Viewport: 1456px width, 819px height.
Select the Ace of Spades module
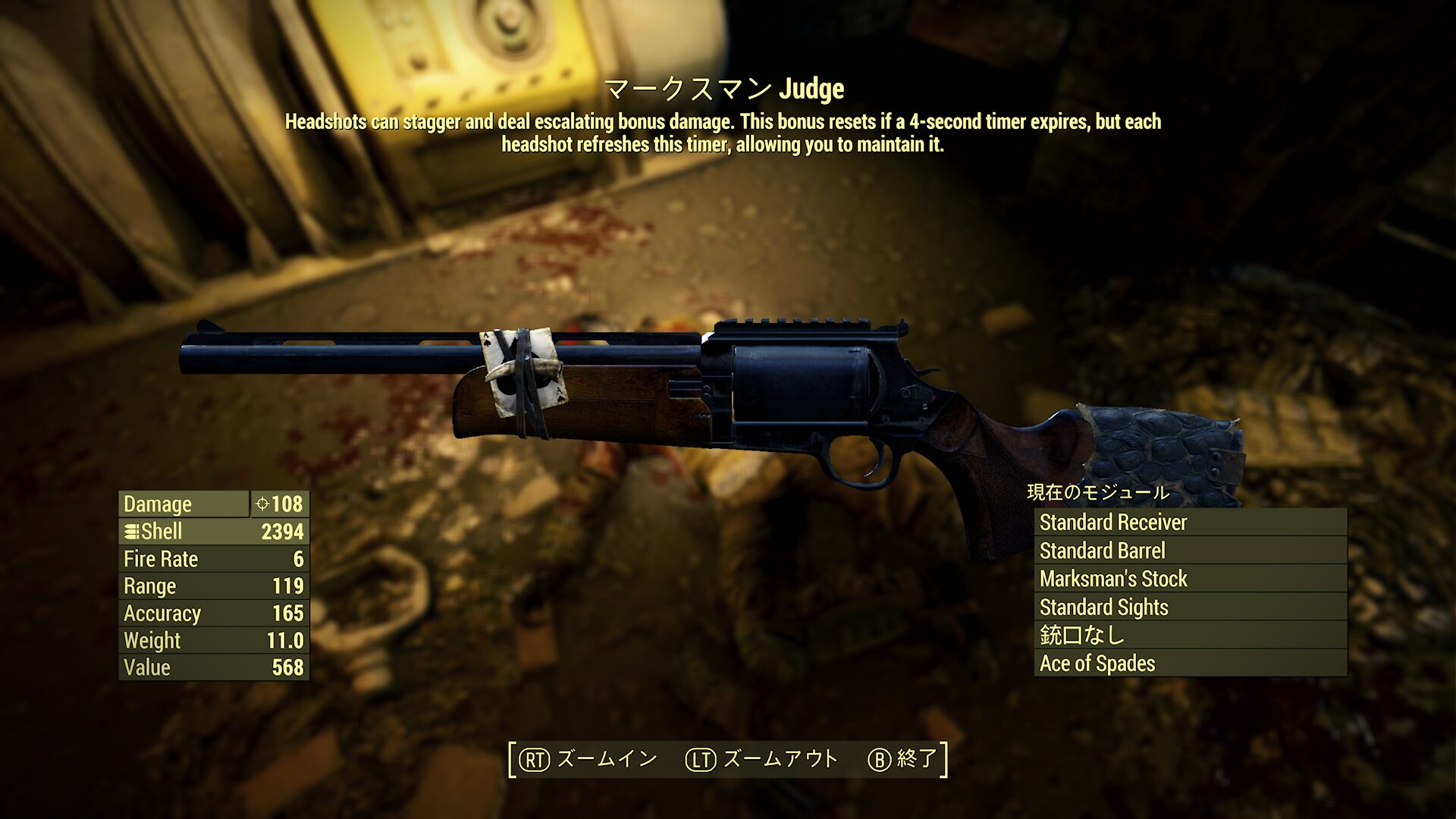click(x=1189, y=664)
